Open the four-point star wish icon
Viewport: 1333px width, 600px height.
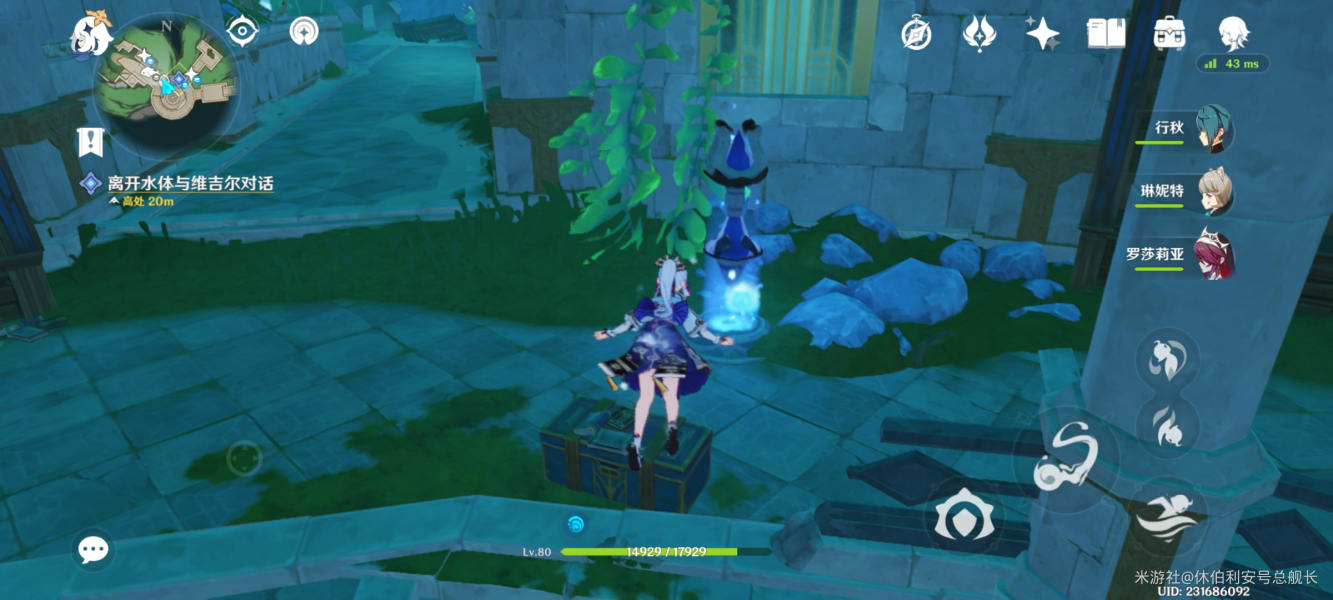point(1042,34)
